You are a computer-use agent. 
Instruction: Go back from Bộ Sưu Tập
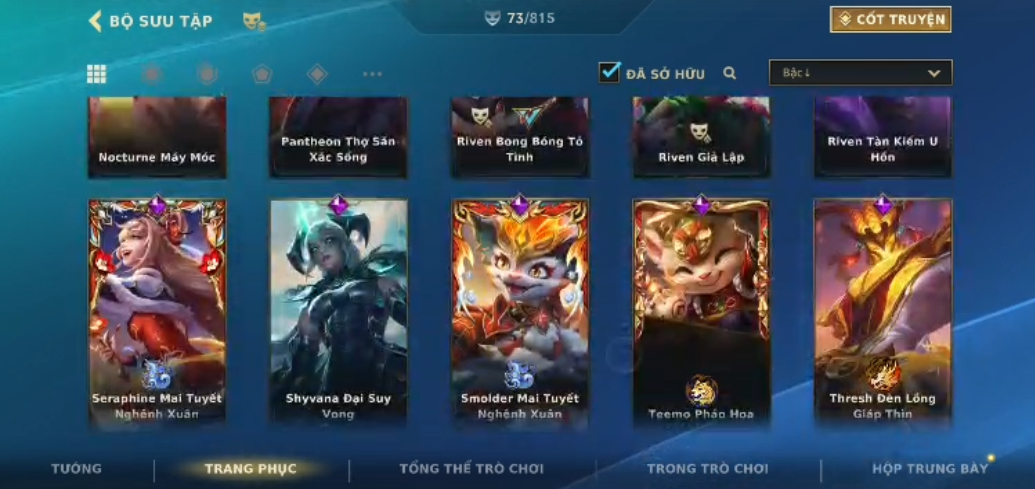click(96, 21)
